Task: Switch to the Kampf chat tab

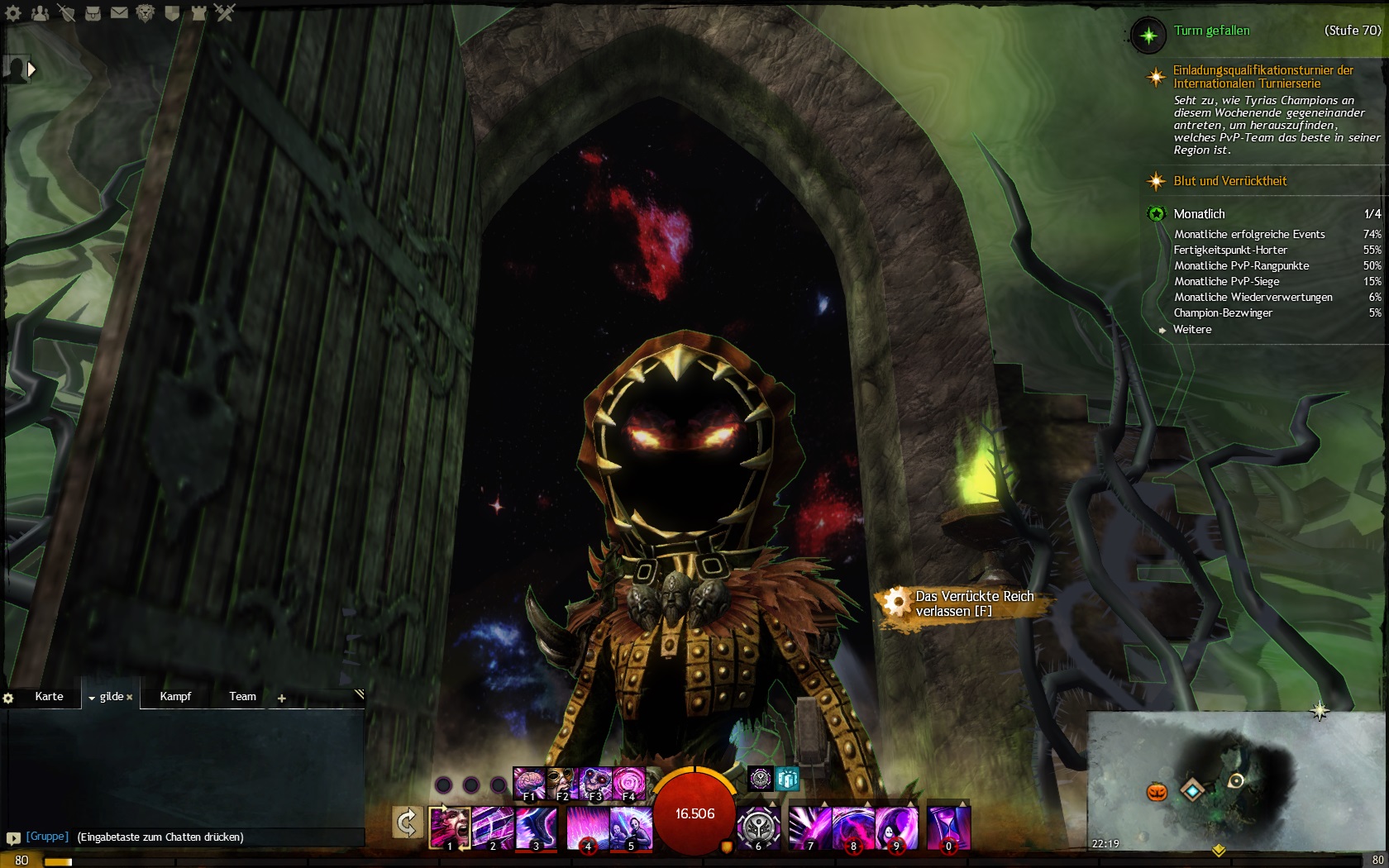Action: pos(175,696)
